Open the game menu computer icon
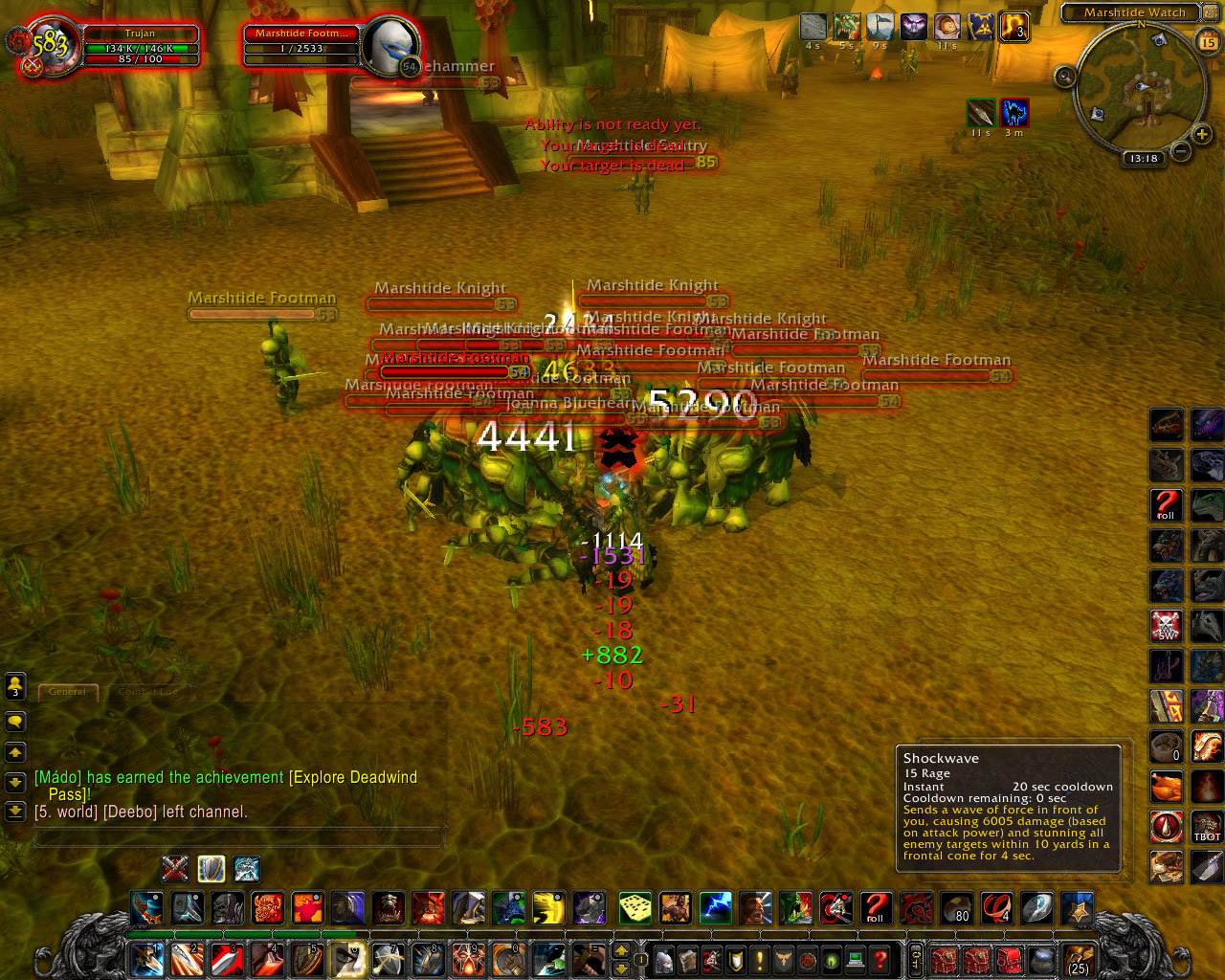This screenshot has width=1225, height=980. pyautogui.click(x=855, y=960)
